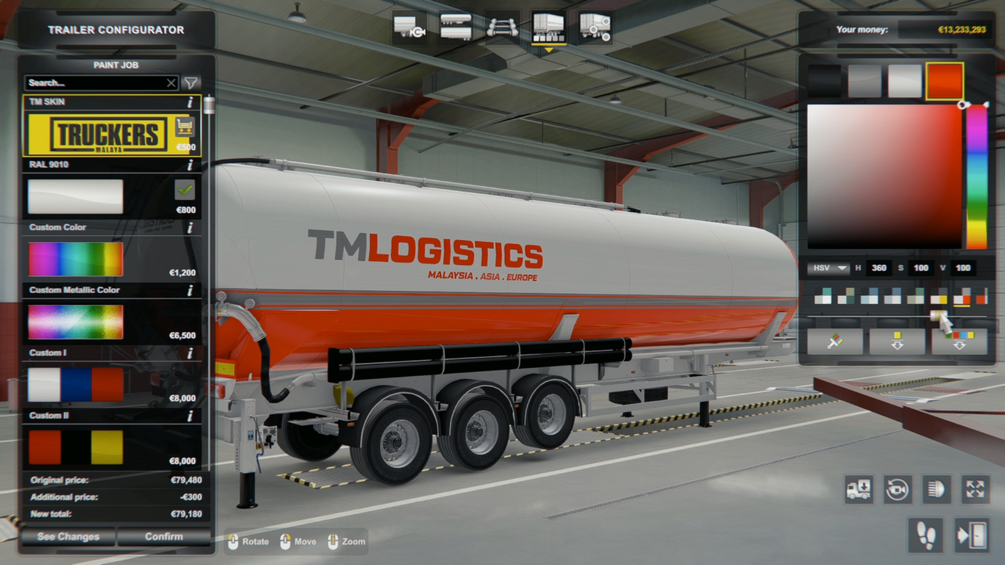1005x565 pixels.
Task: Clear the paint job search box
Action: pos(171,83)
